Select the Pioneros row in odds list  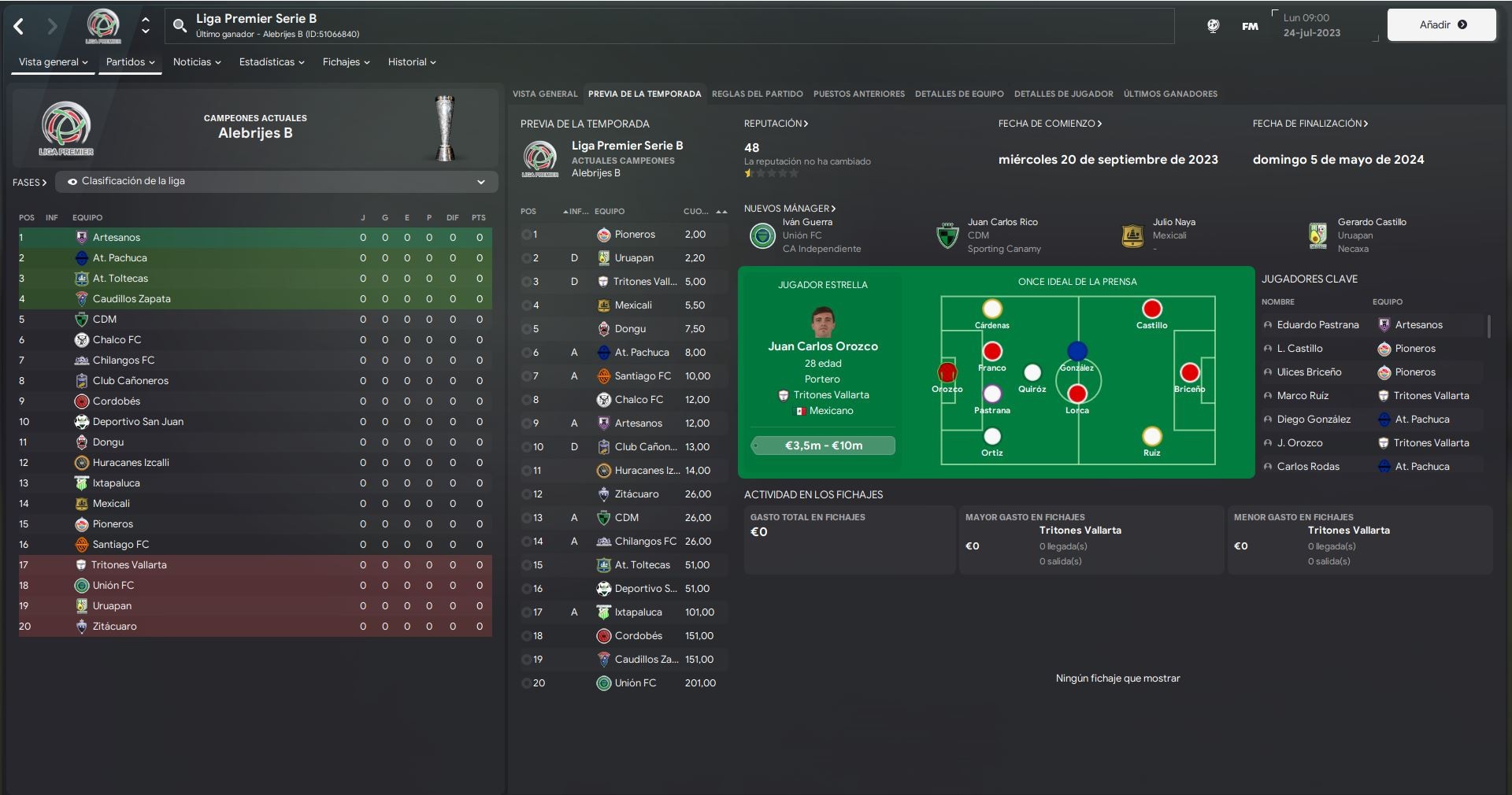(x=635, y=235)
